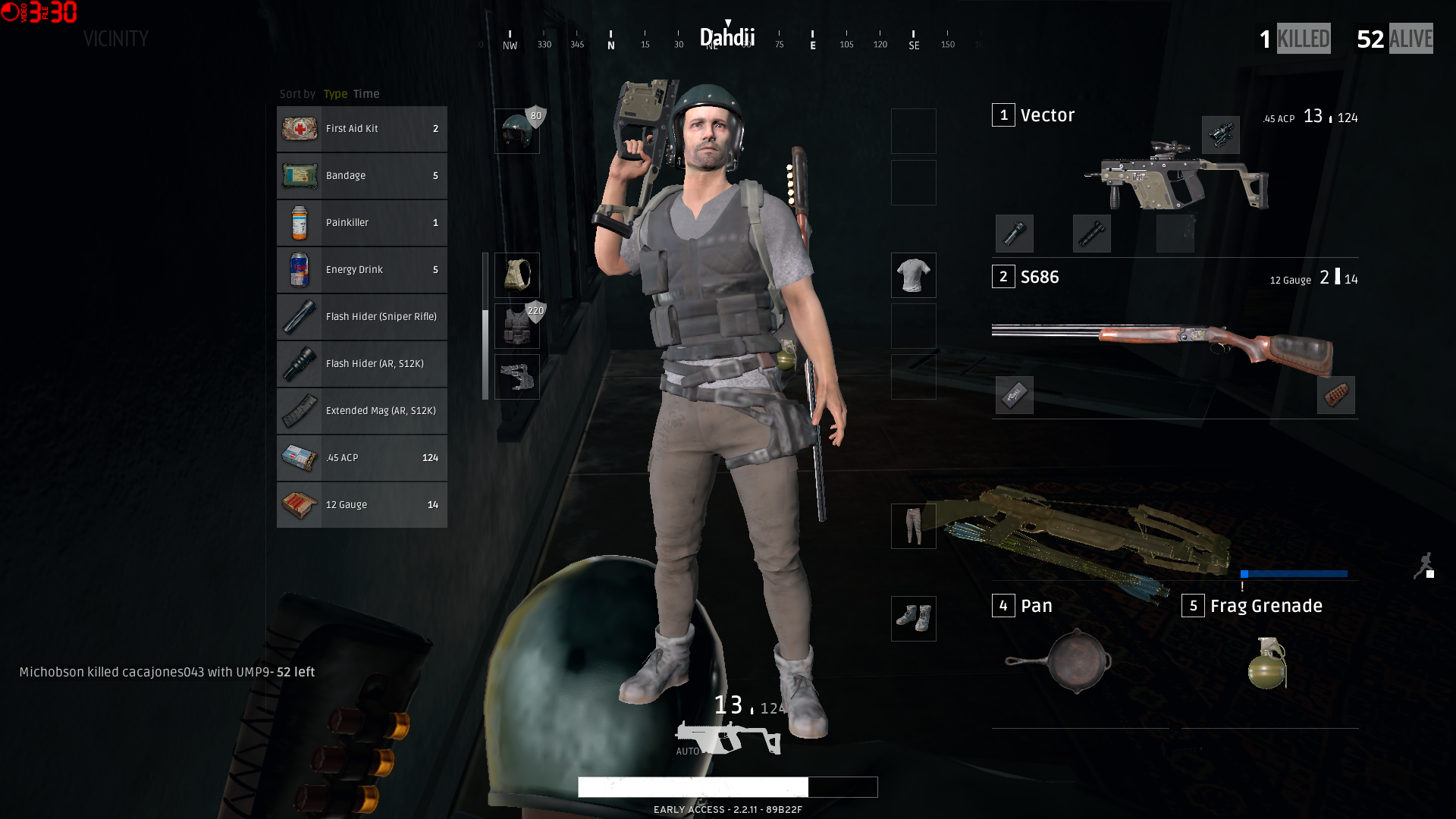Screen dimensions: 1456x819
Task: Click the Flash Hider (Sniper Rifle) entry
Action: [x=362, y=316]
